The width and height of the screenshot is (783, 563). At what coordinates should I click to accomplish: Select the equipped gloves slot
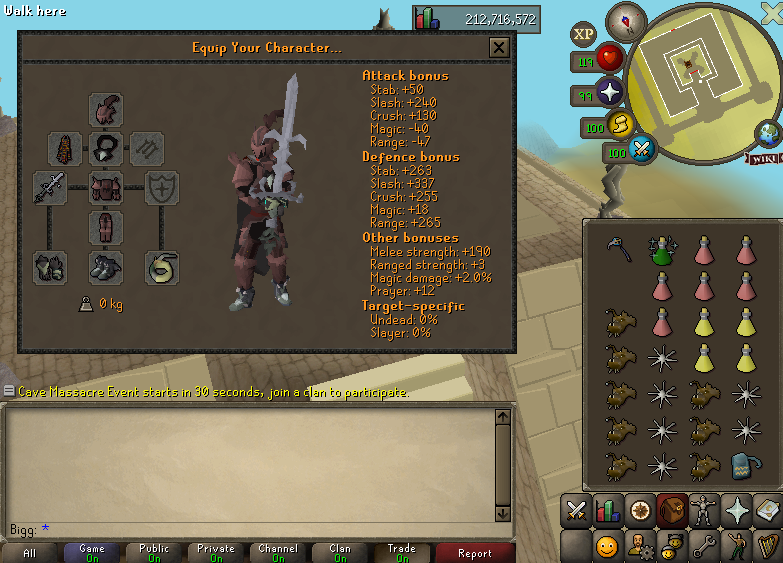click(x=49, y=266)
